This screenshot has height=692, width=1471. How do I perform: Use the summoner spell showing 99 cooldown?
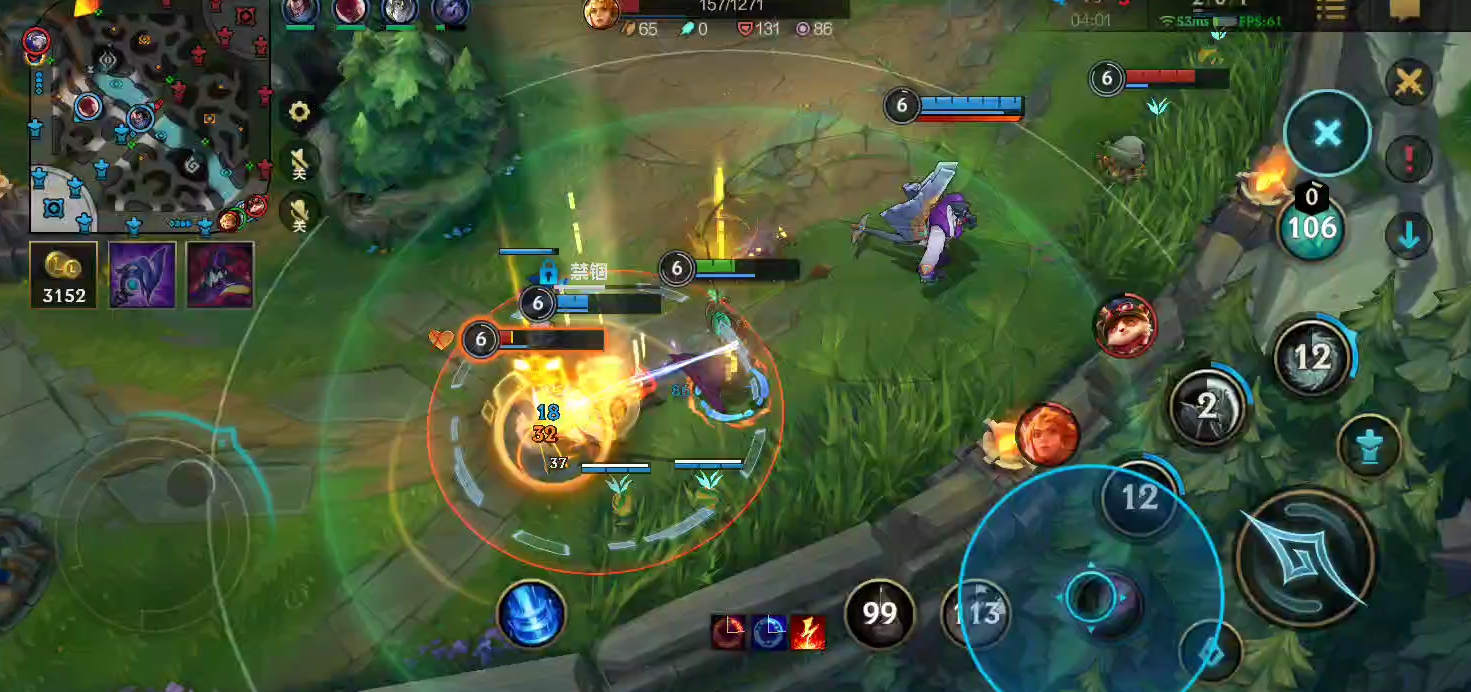880,612
